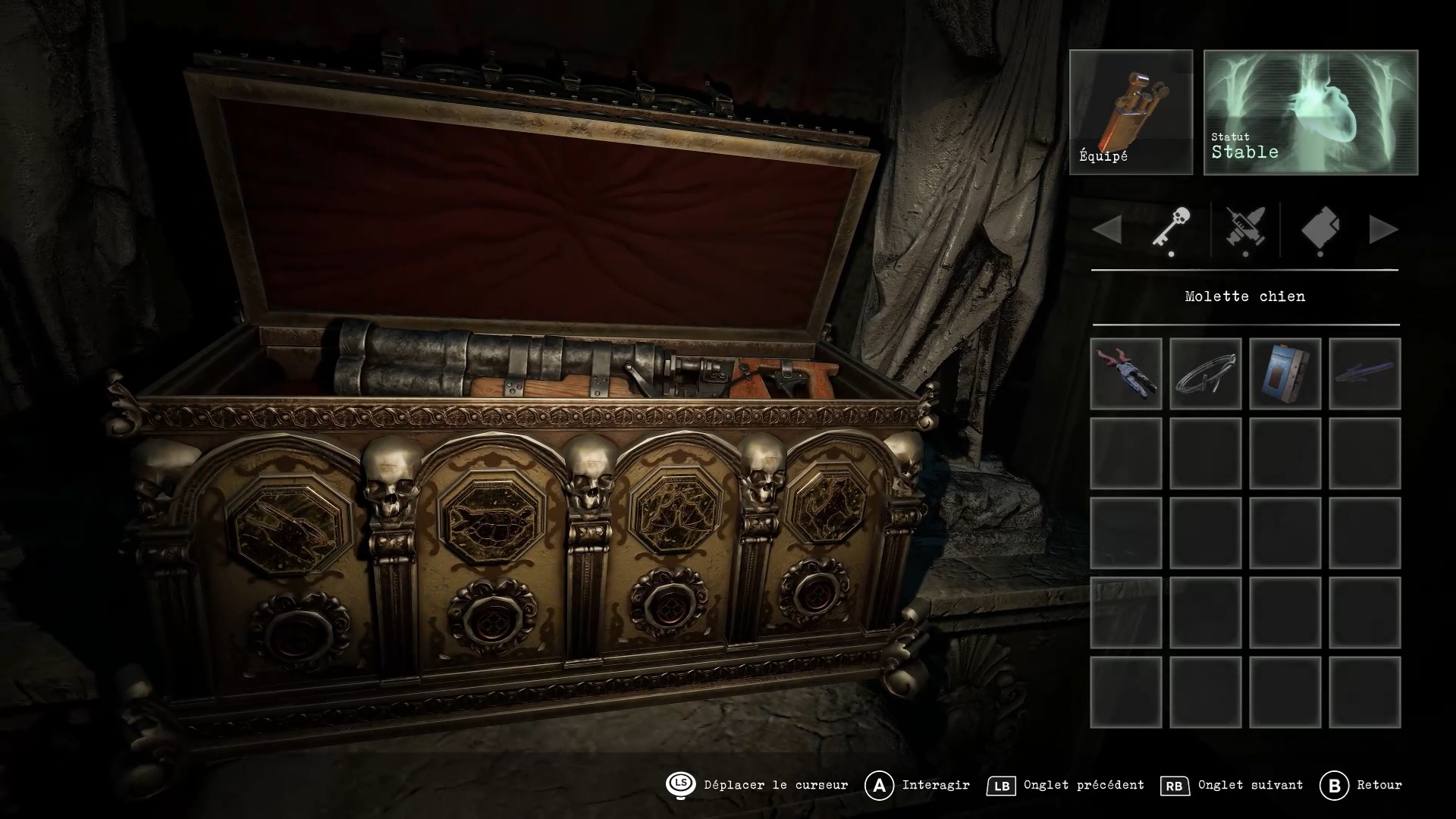
Task: Switch to the file documents tab
Action: click(1320, 229)
